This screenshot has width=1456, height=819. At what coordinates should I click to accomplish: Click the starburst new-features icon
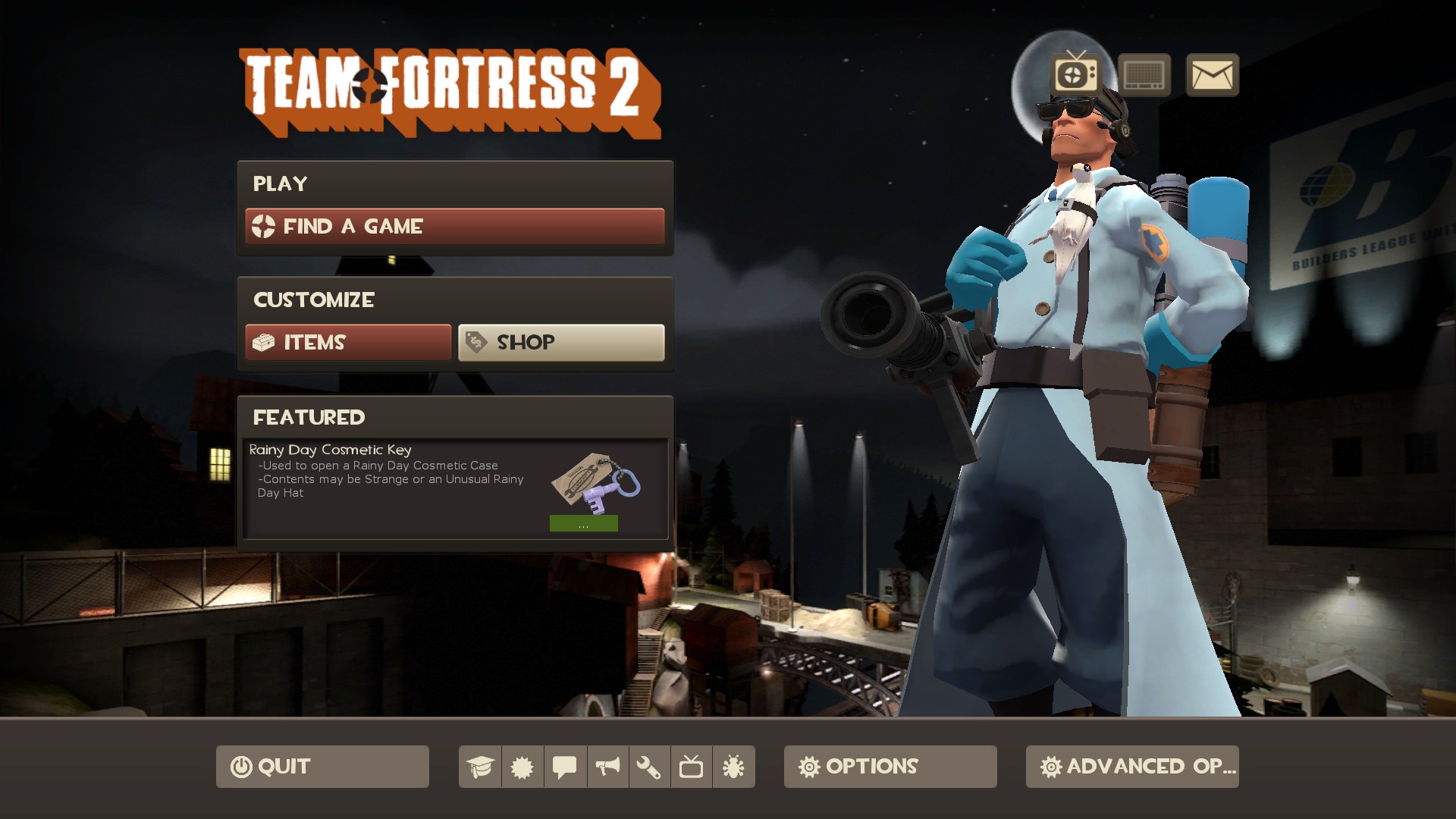click(522, 767)
